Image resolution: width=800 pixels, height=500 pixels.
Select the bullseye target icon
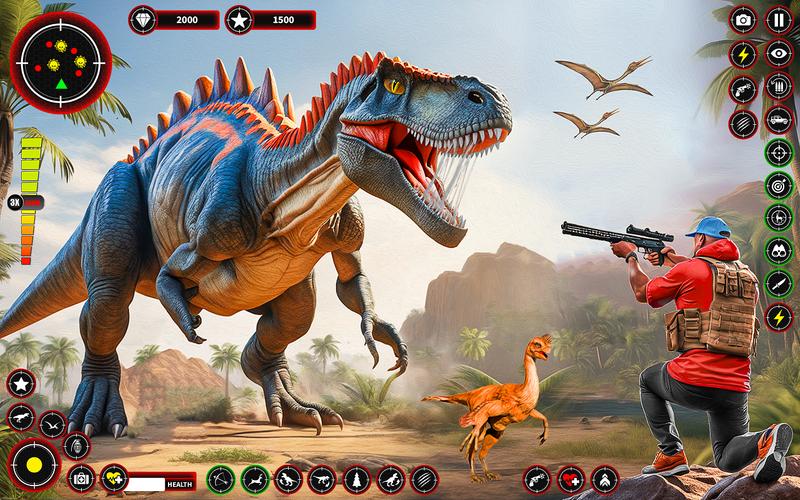click(778, 185)
